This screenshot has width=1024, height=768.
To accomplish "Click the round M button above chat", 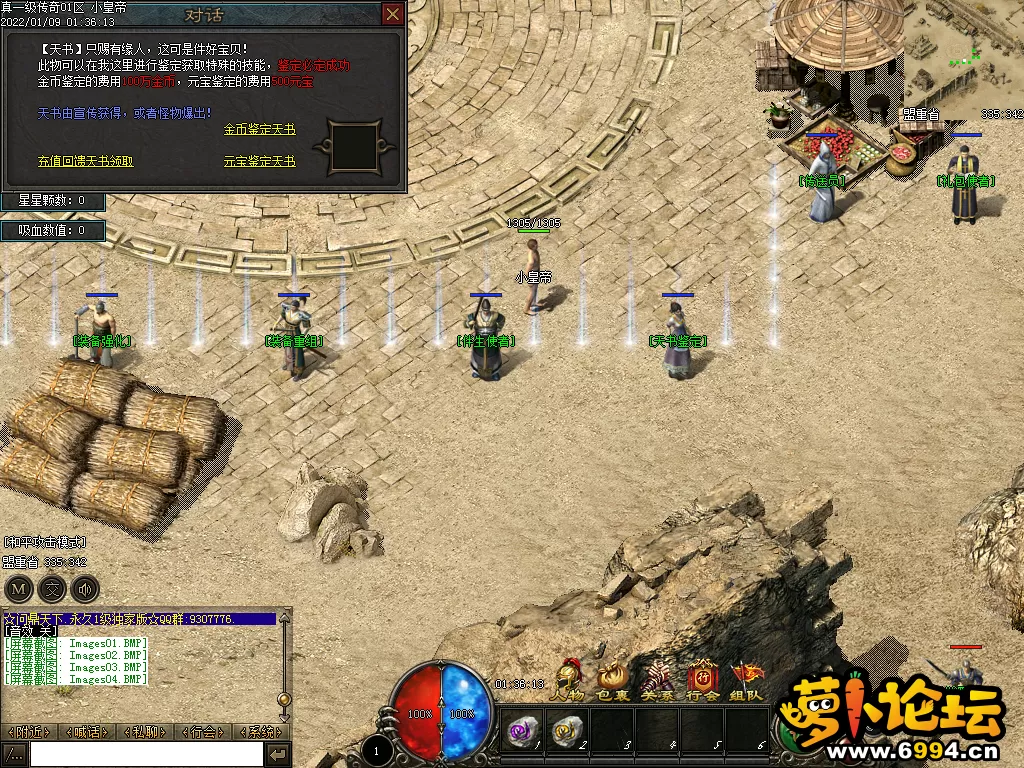I will (18, 588).
